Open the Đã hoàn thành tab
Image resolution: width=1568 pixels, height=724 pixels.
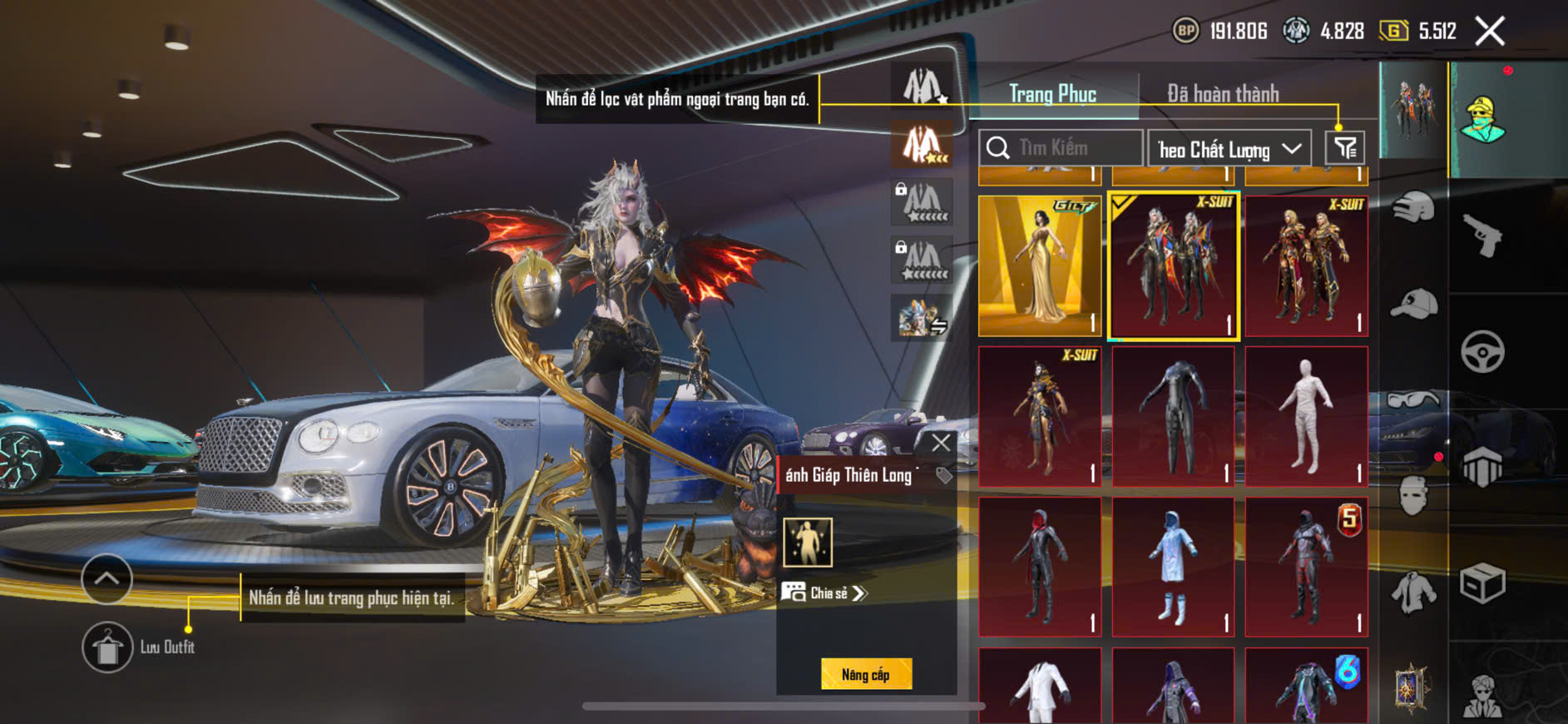tap(1222, 94)
